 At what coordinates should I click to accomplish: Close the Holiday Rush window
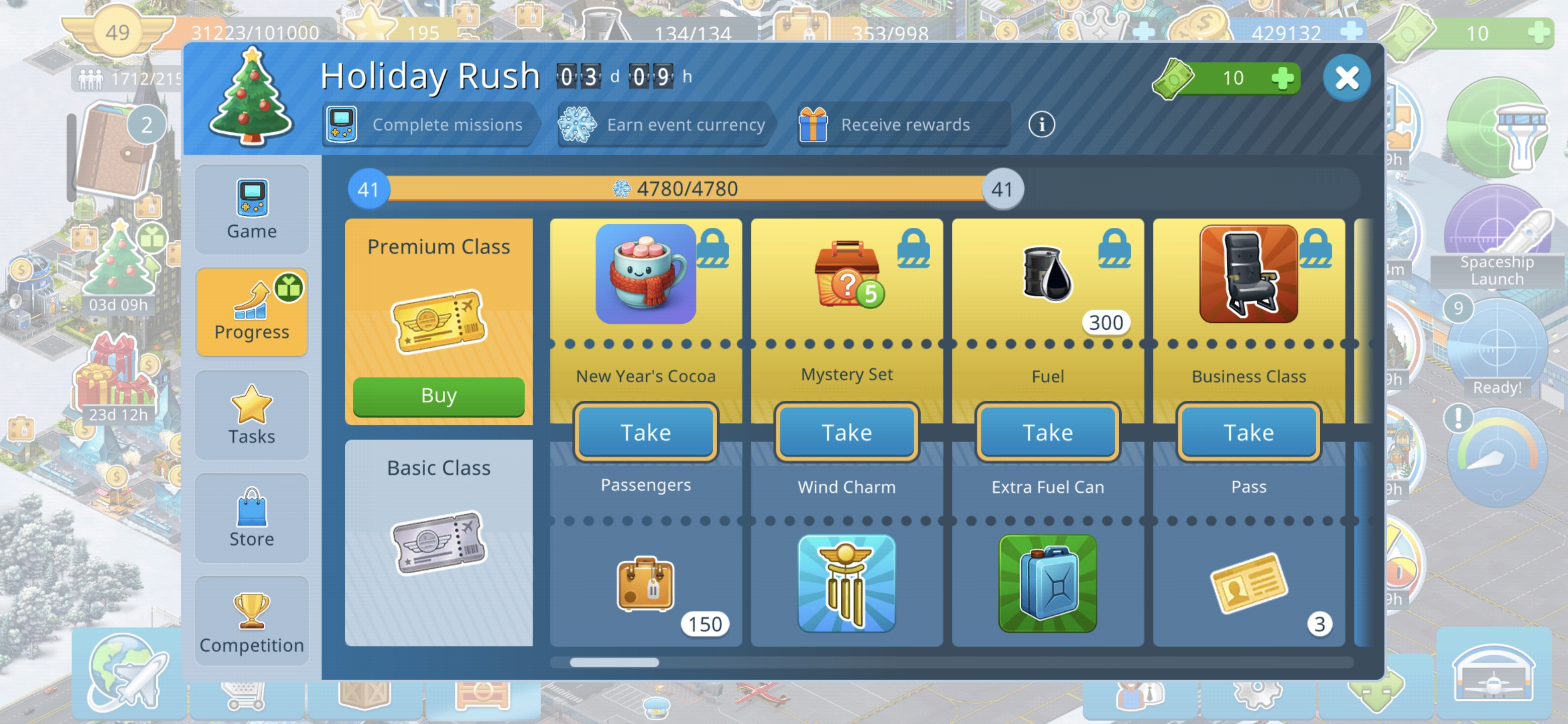[1346, 78]
